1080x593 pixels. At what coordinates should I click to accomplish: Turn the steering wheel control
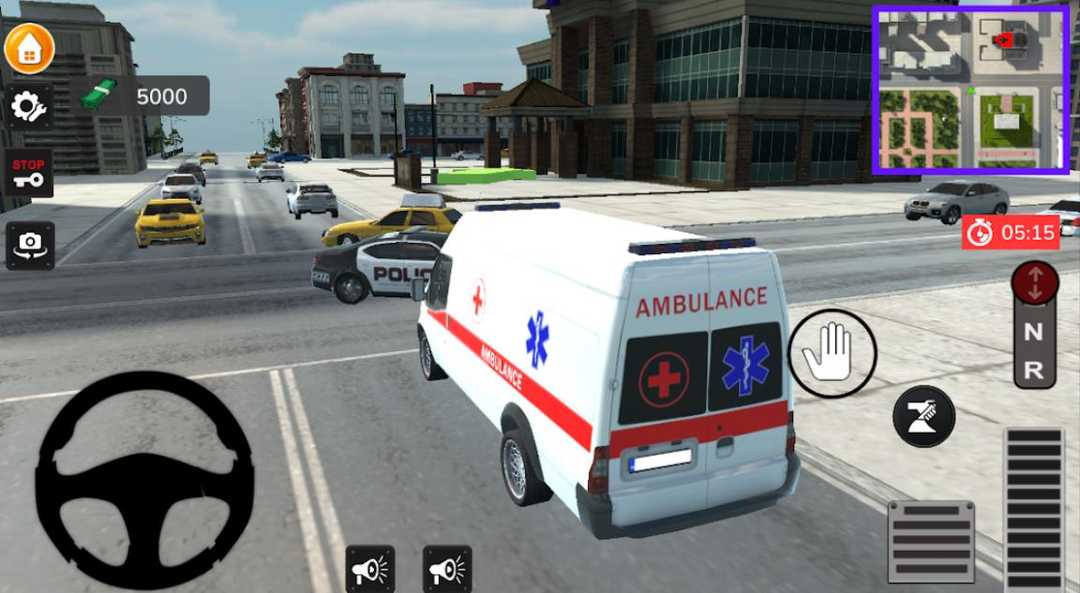tap(144, 480)
